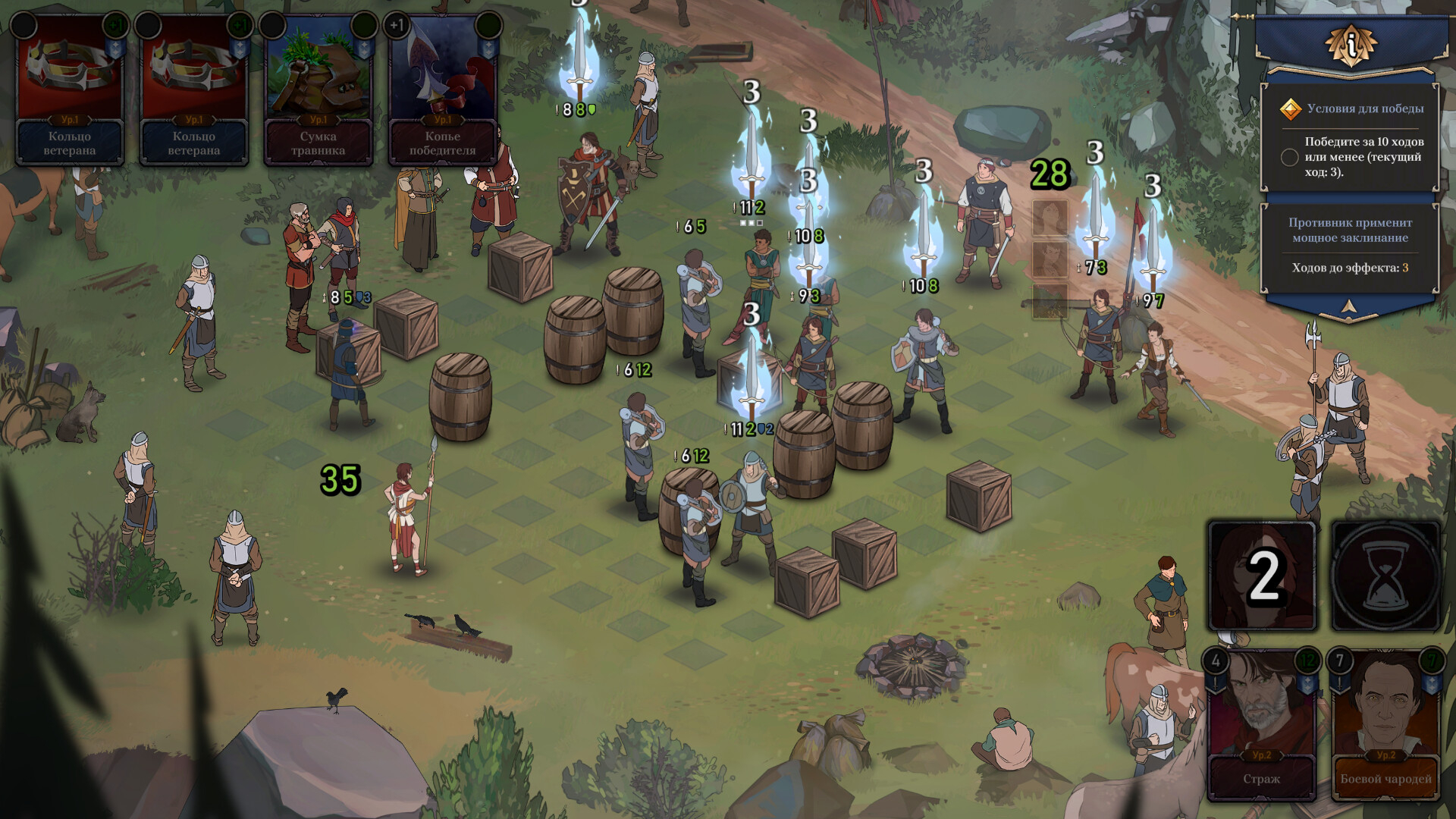Click the green 12 counter on "Страж" card

1307,660
